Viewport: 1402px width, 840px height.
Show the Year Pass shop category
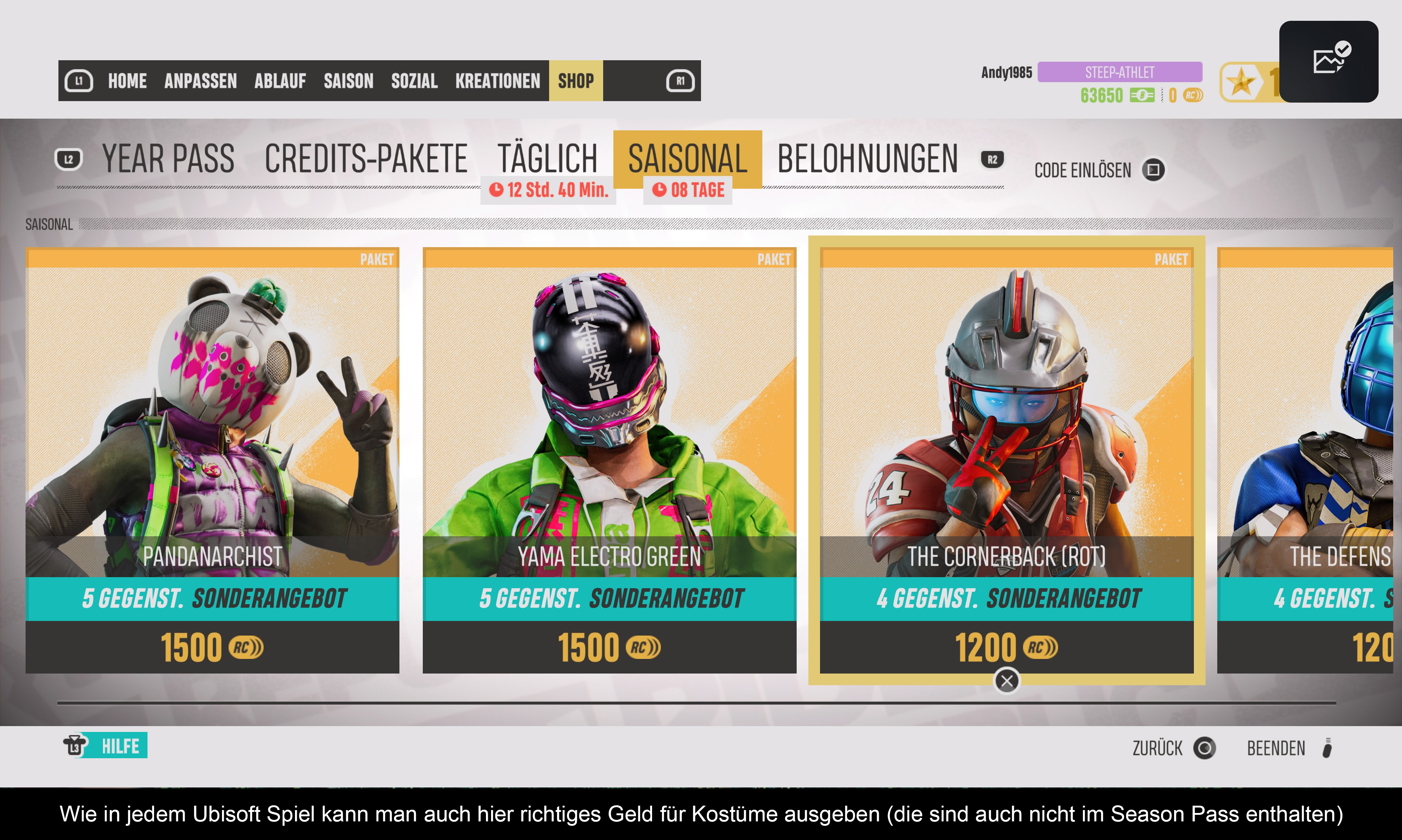pos(168,159)
